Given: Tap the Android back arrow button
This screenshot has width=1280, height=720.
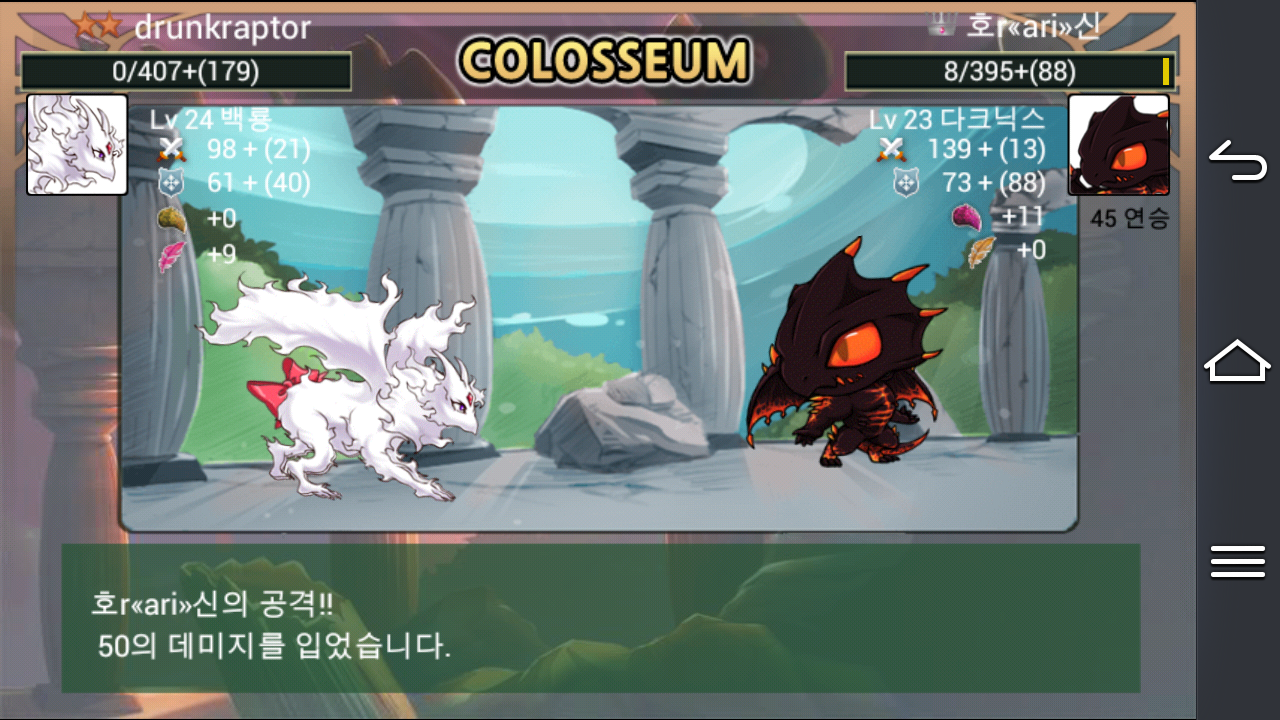Looking at the screenshot, I should pos(1238,162).
